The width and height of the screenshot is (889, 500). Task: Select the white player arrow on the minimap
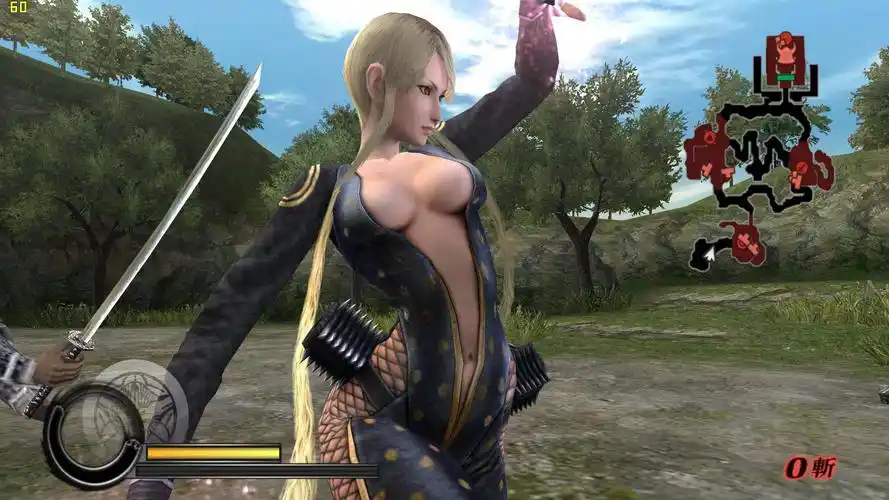710,257
